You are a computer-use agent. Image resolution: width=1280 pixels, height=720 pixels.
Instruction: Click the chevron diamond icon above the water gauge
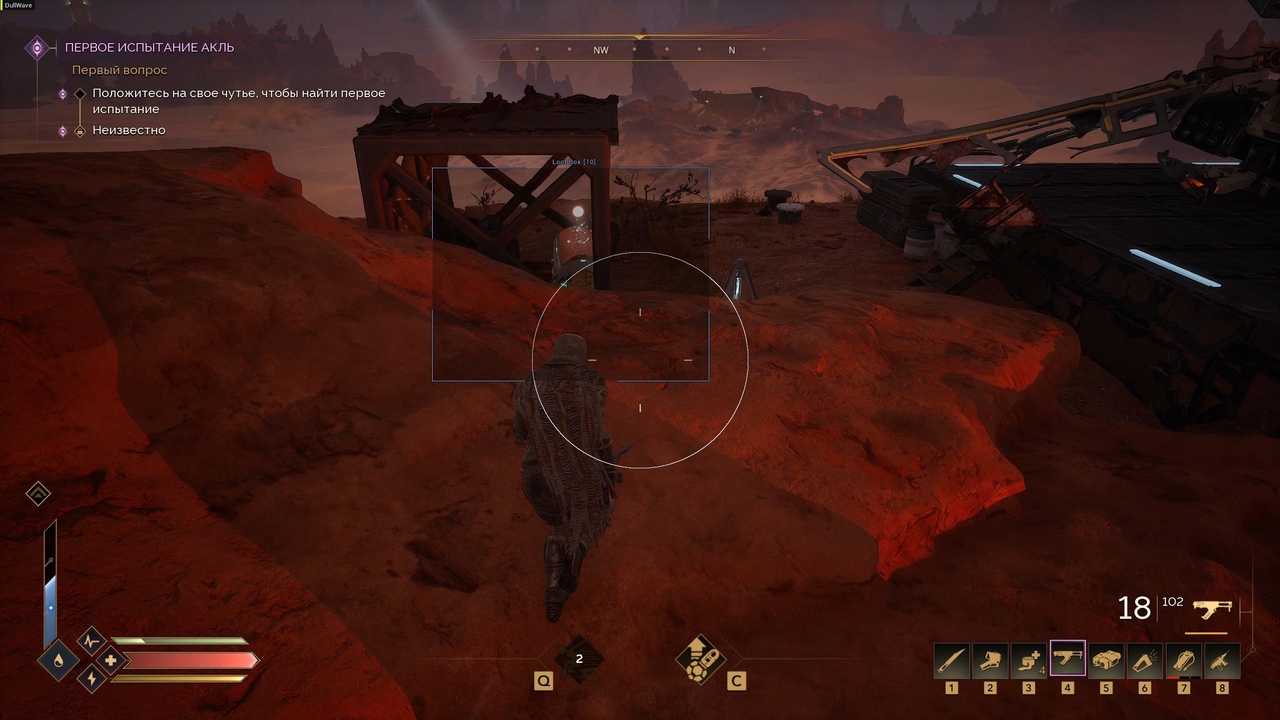38,494
